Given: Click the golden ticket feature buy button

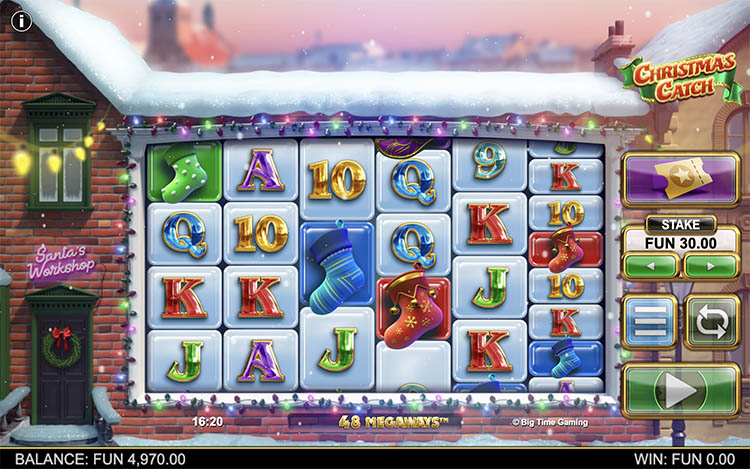Looking at the screenshot, I should (680, 178).
